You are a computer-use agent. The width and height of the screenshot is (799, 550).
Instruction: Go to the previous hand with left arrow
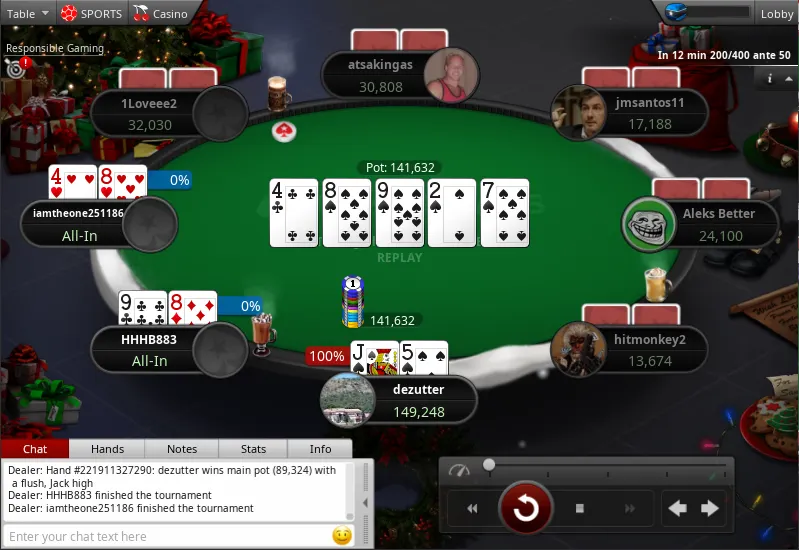click(x=677, y=509)
